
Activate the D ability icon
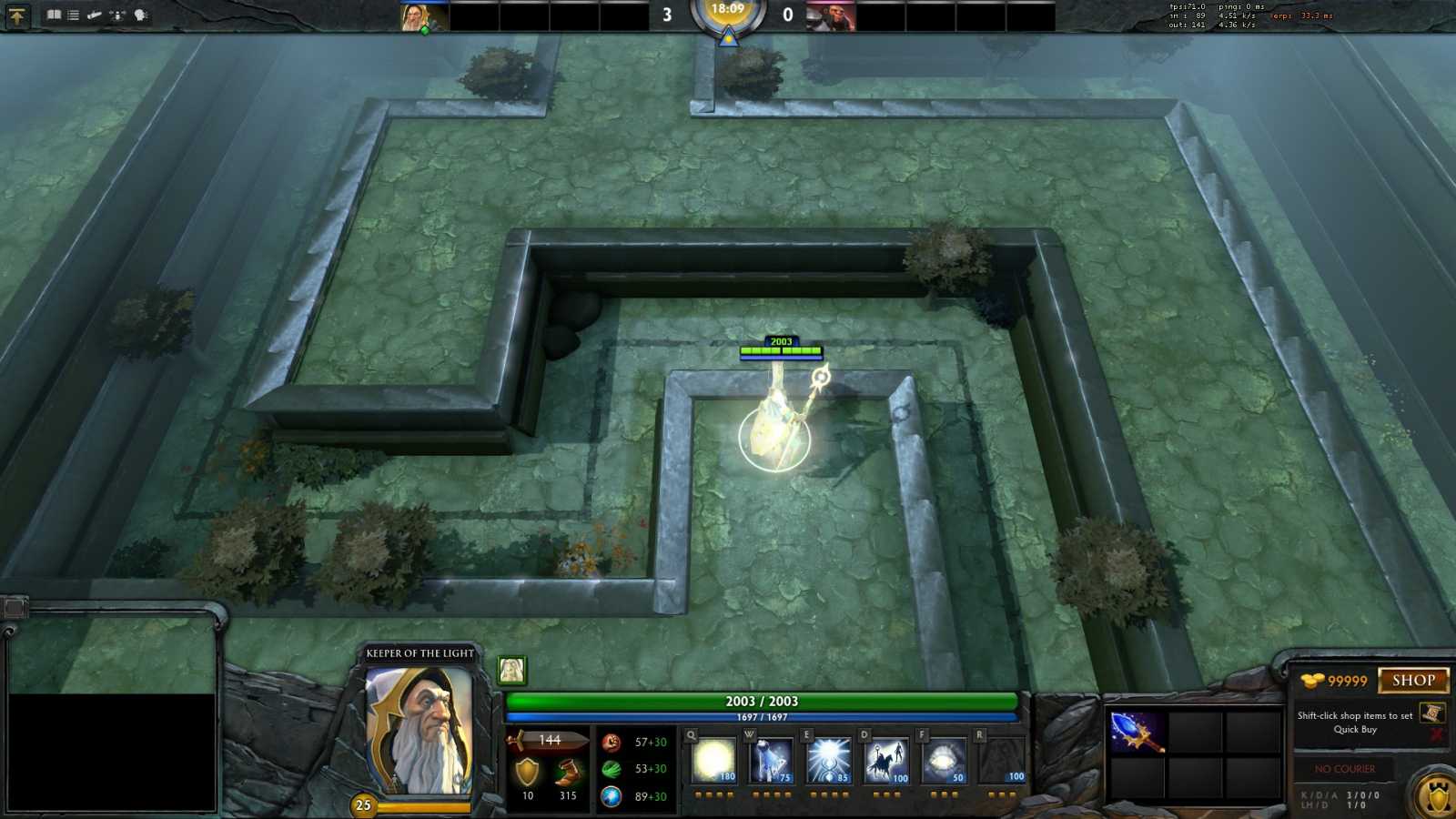coord(885,760)
